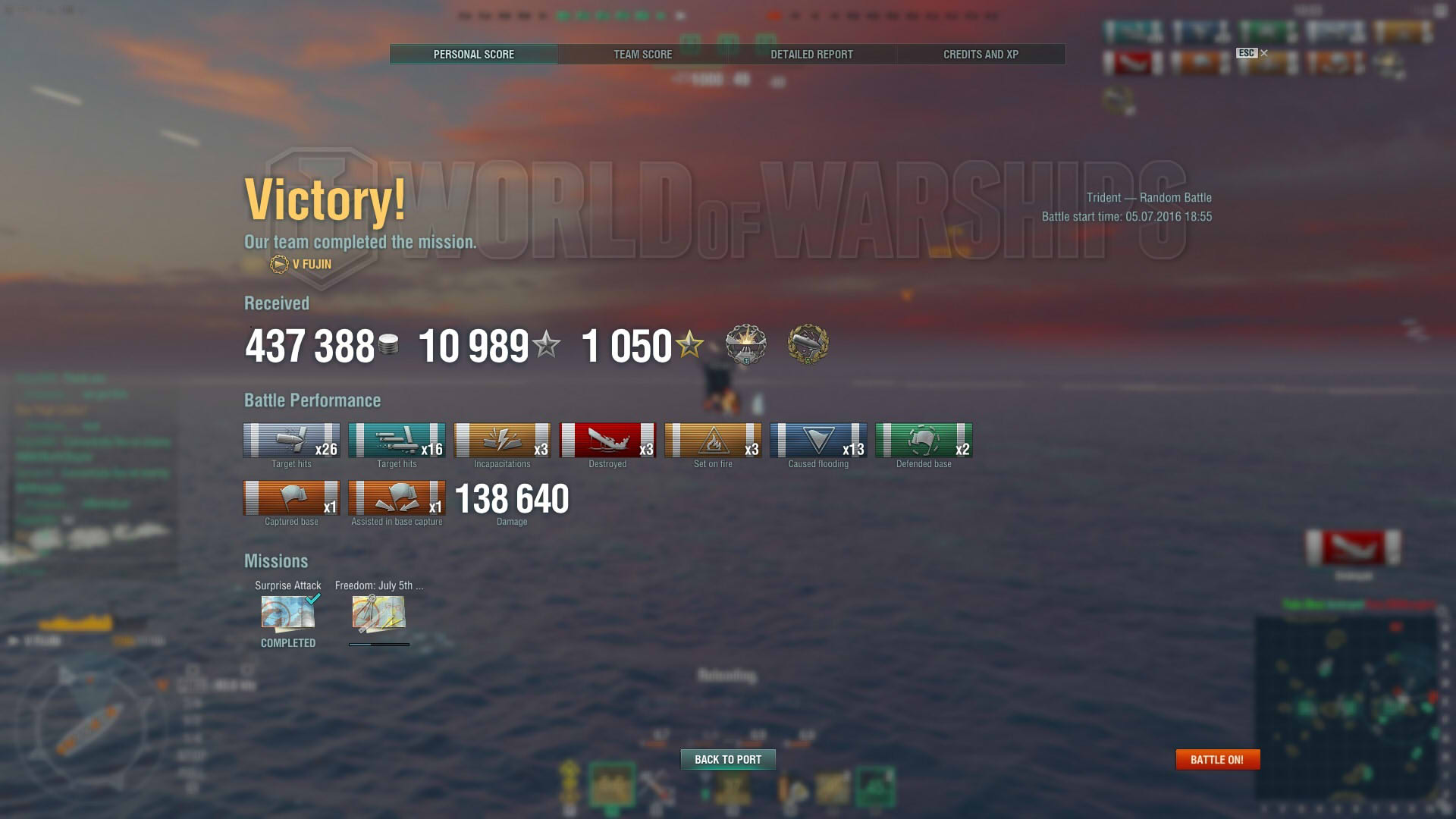Select the red Destroyed ribbon
Viewport: 1456px width, 819px height.
coord(607,441)
